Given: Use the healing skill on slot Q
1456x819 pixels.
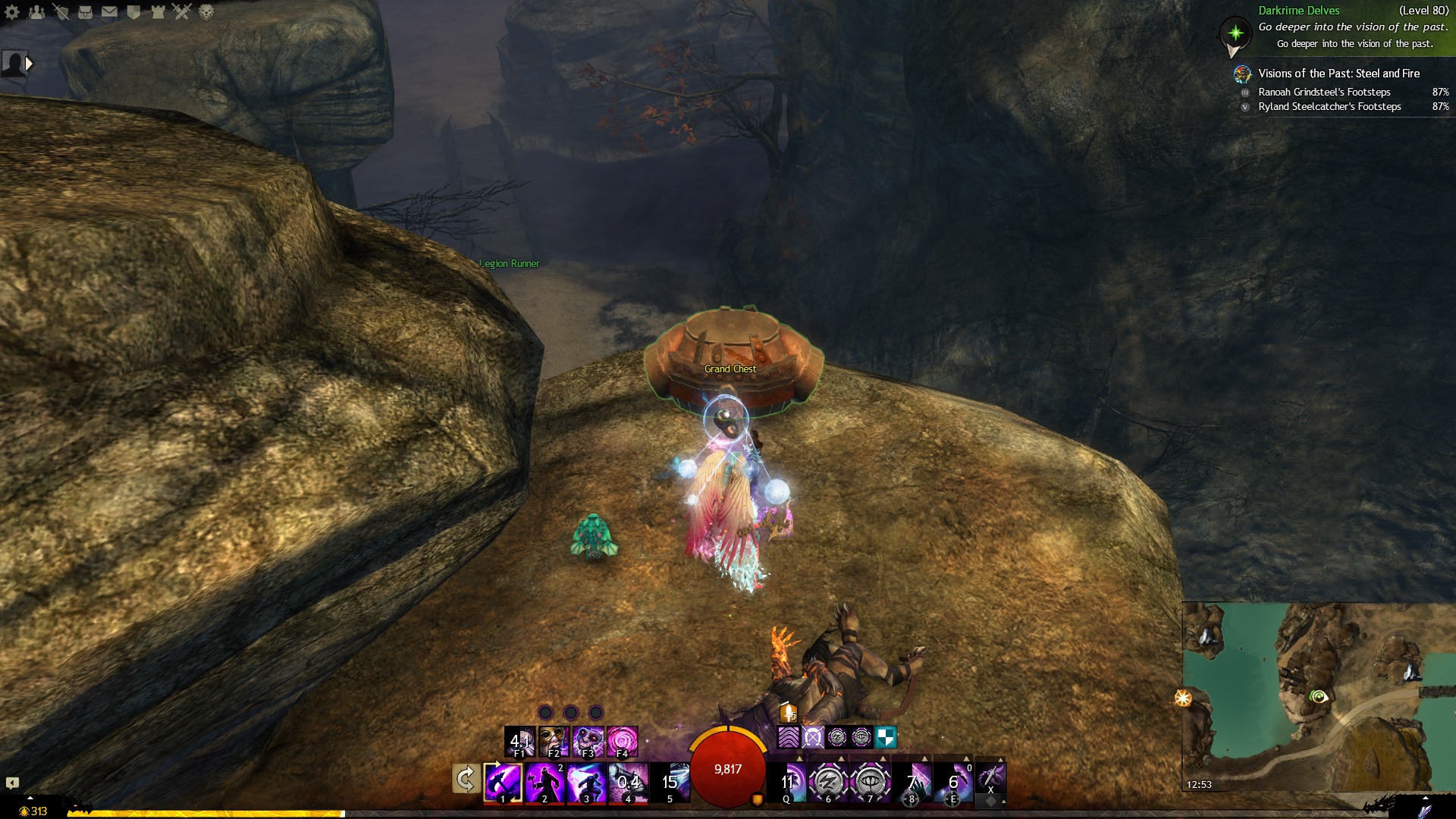Looking at the screenshot, I should (787, 782).
